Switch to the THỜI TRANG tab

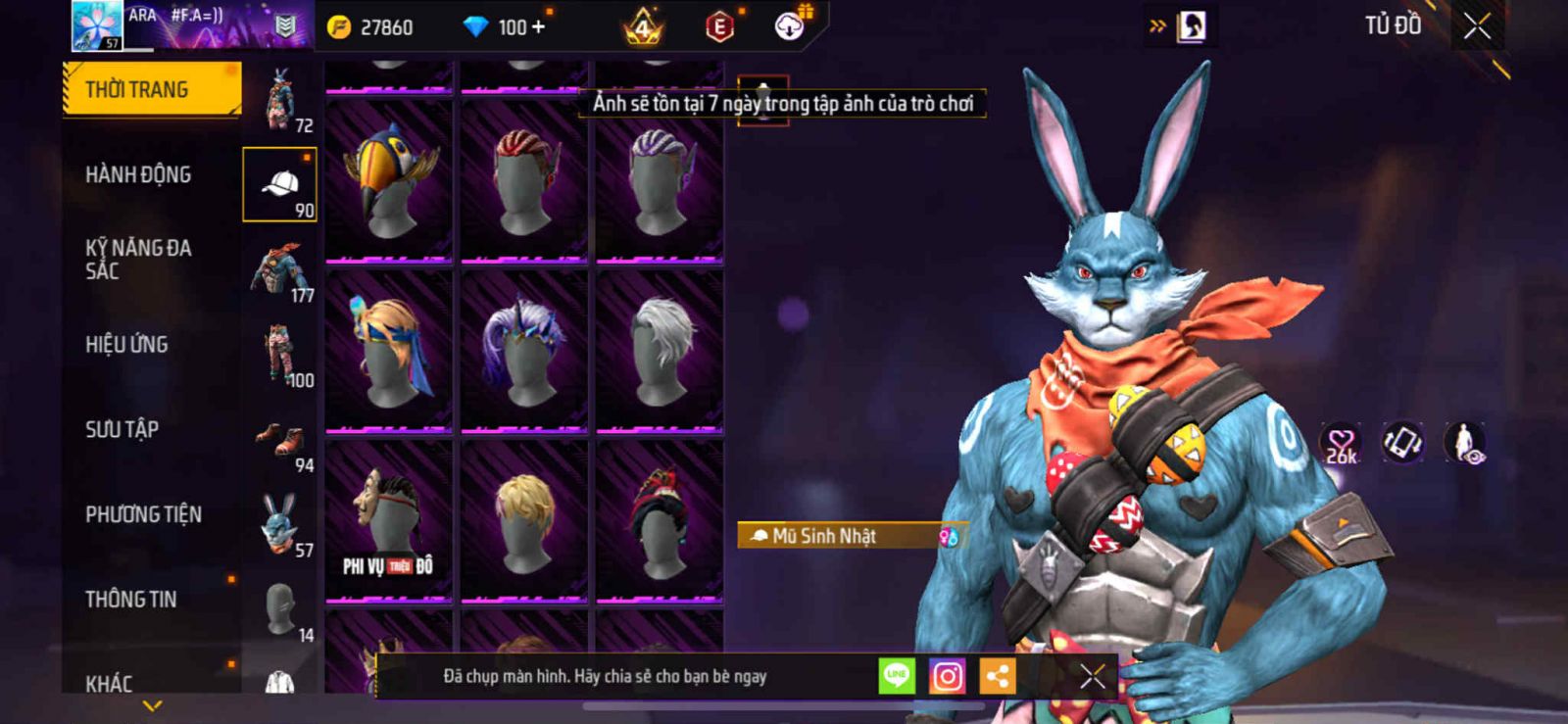click(151, 89)
